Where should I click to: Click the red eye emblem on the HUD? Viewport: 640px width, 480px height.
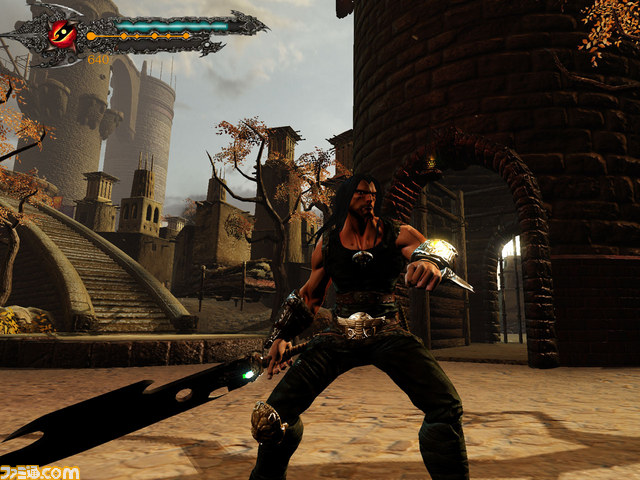tap(63, 33)
